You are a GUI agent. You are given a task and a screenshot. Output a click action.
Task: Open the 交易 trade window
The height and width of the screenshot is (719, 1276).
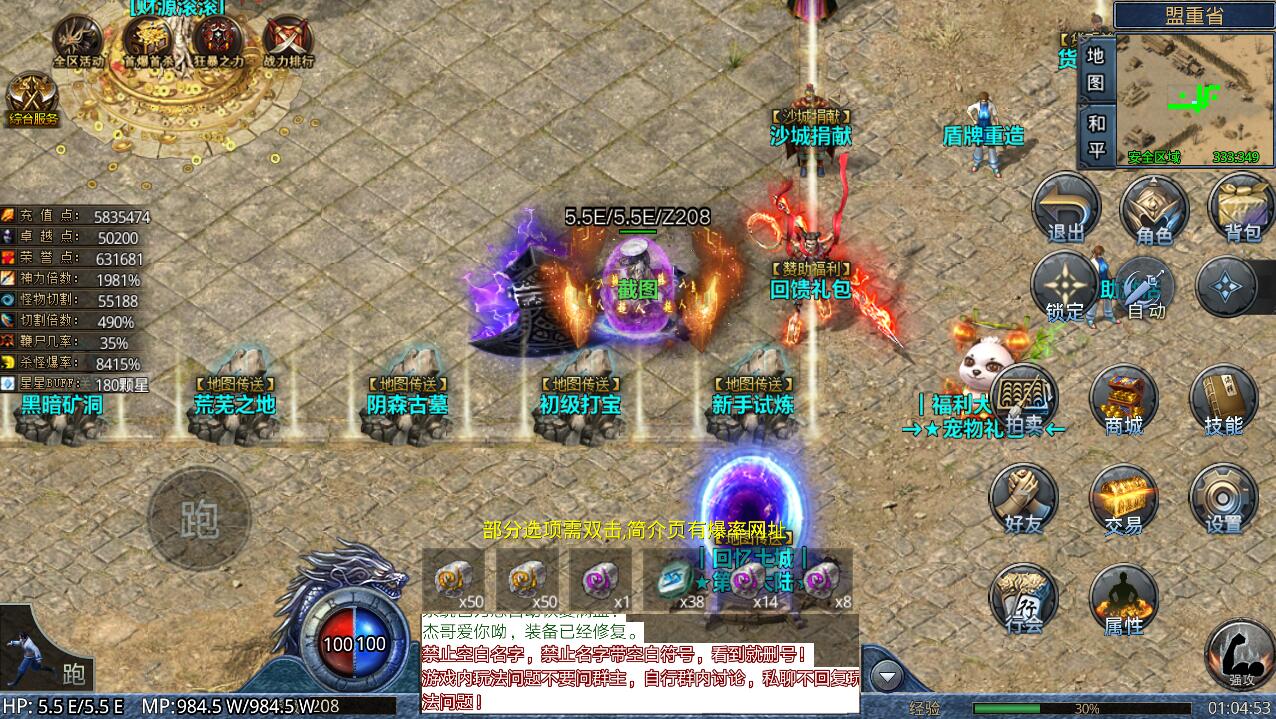point(1123,499)
